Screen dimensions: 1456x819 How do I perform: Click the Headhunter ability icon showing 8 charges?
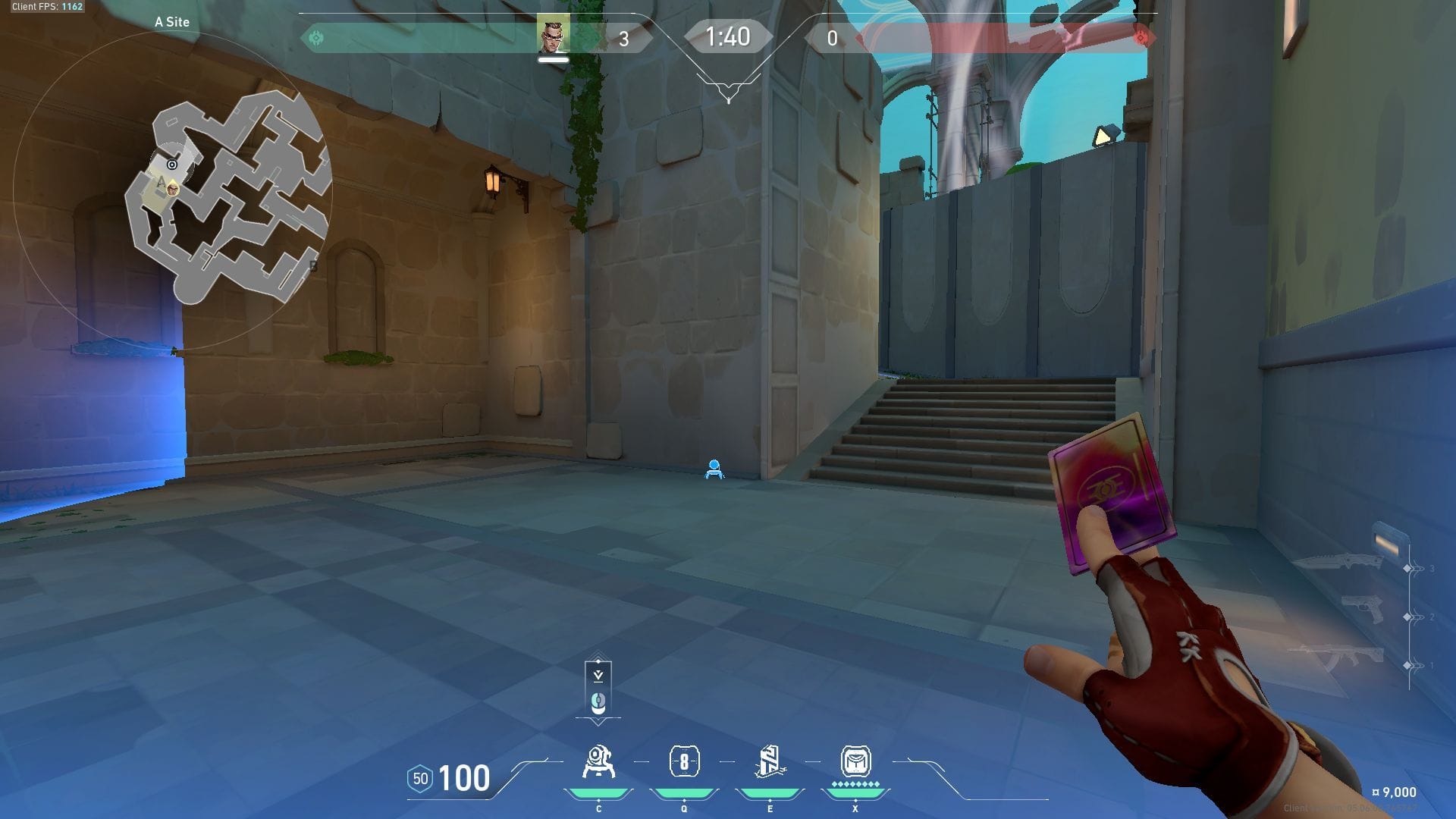[x=685, y=762]
